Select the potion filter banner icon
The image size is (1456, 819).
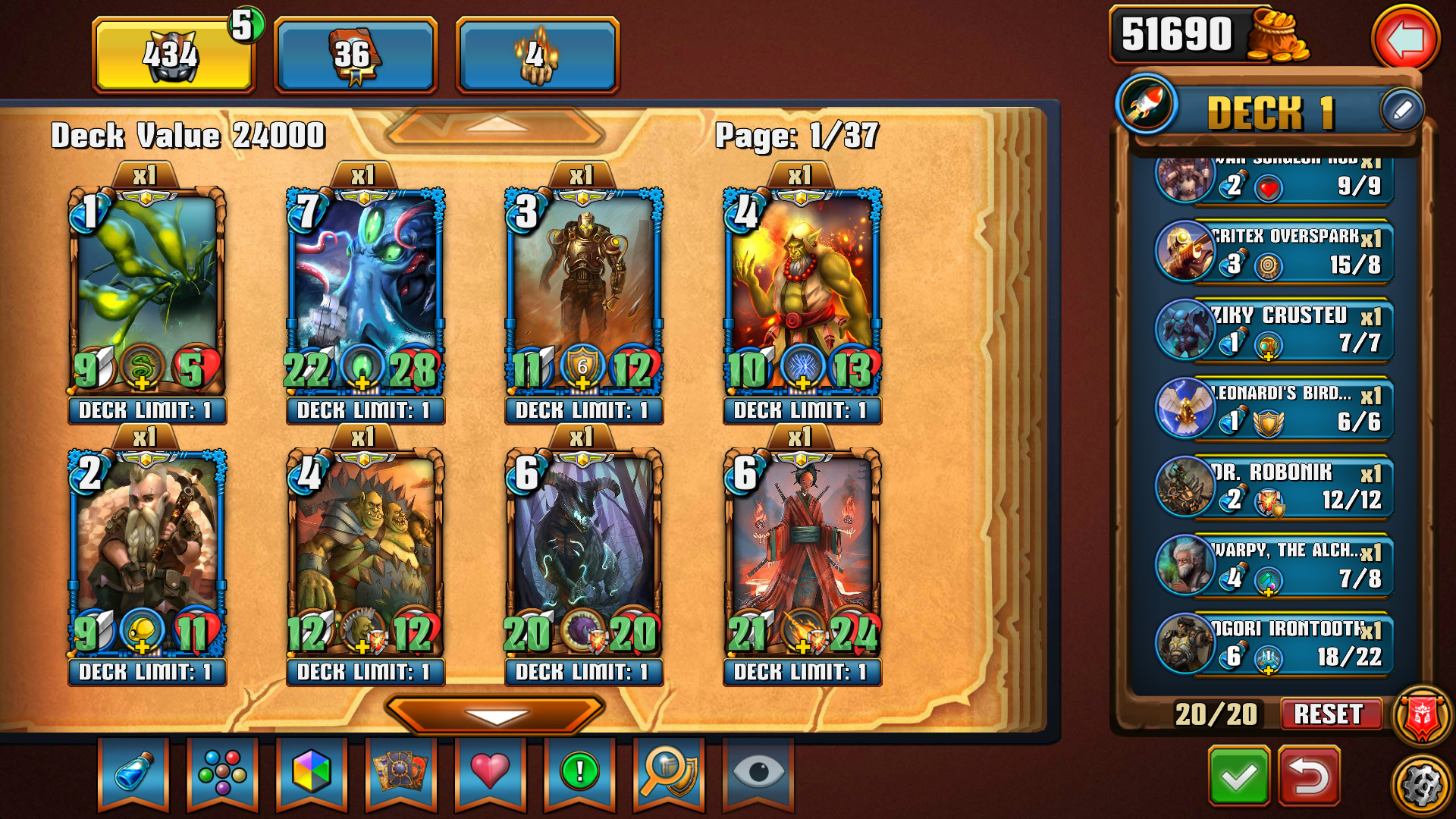click(x=133, y=773)
